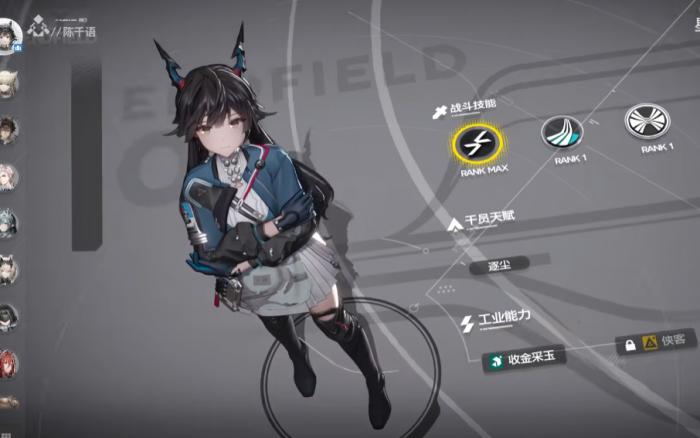Open the 收金采玉 industry ability
Screen dimensions: 700x438
(x=523, y=359)
